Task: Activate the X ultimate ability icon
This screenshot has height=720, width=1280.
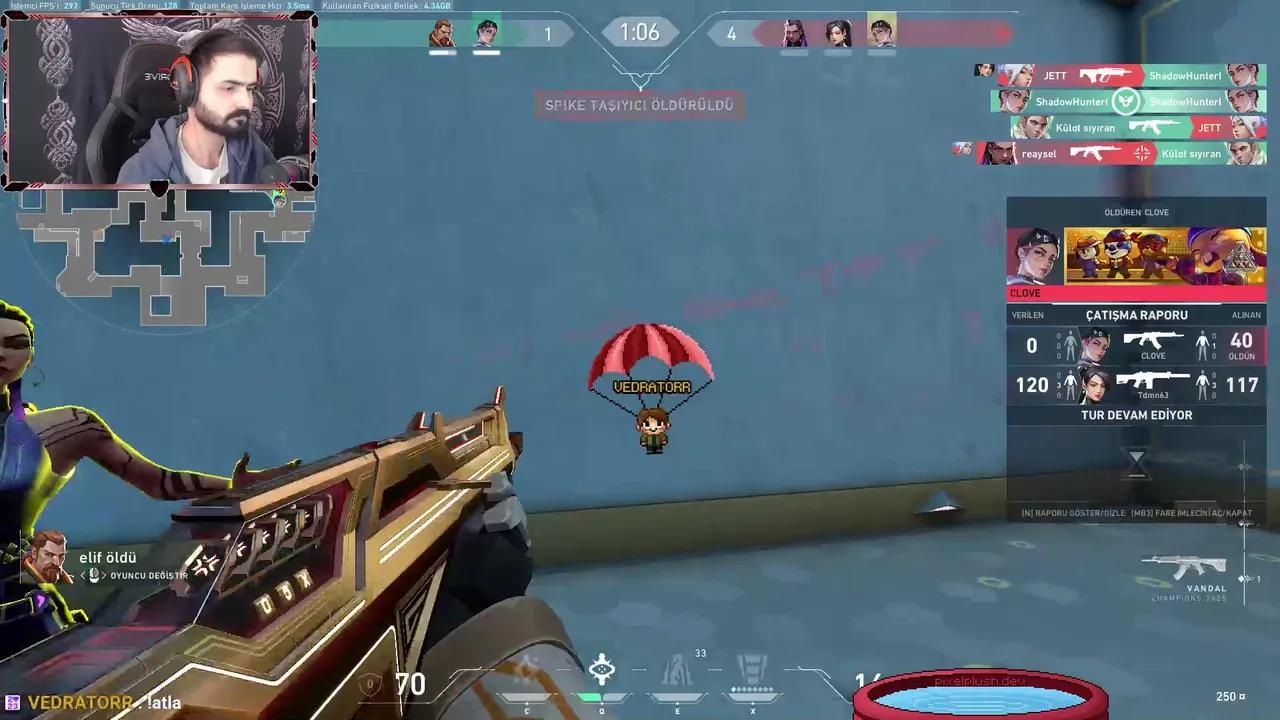Action: 752,670
